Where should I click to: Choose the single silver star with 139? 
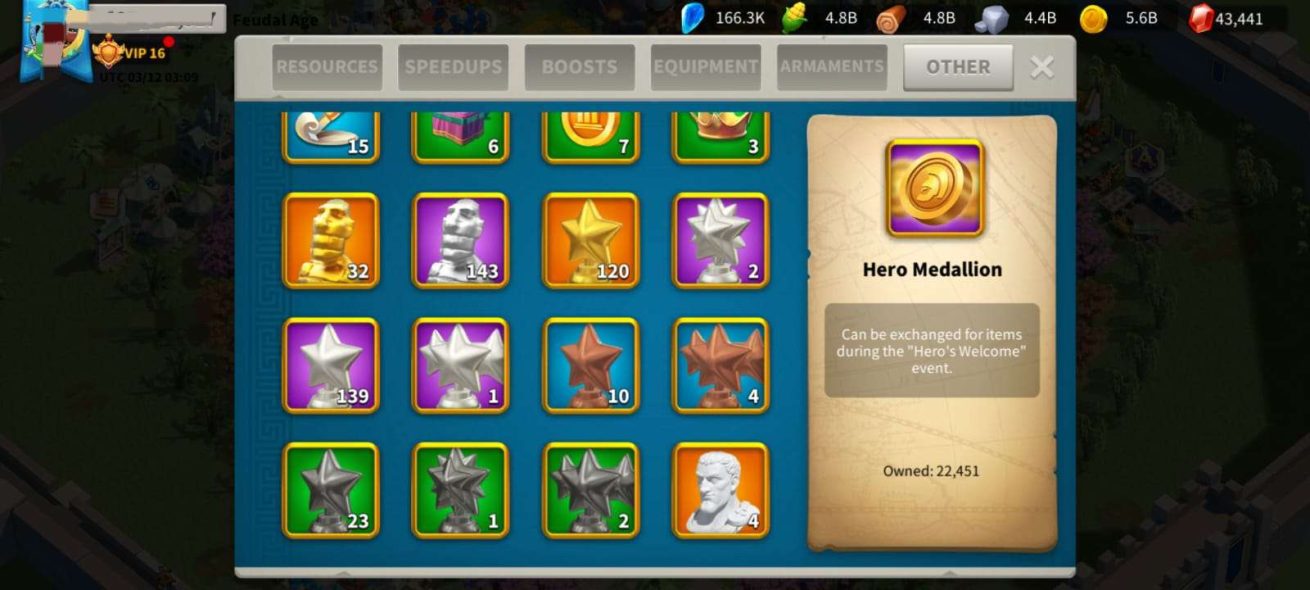coord(331,366)
